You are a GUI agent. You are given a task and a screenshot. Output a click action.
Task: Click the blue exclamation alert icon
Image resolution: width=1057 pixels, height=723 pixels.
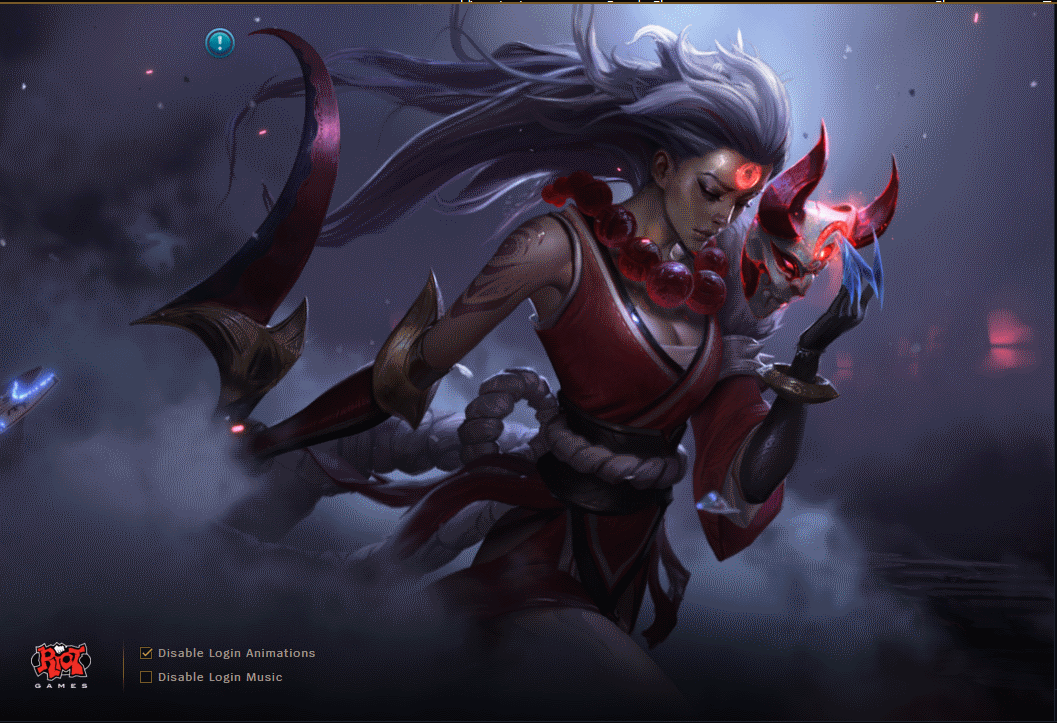[220, 43]
